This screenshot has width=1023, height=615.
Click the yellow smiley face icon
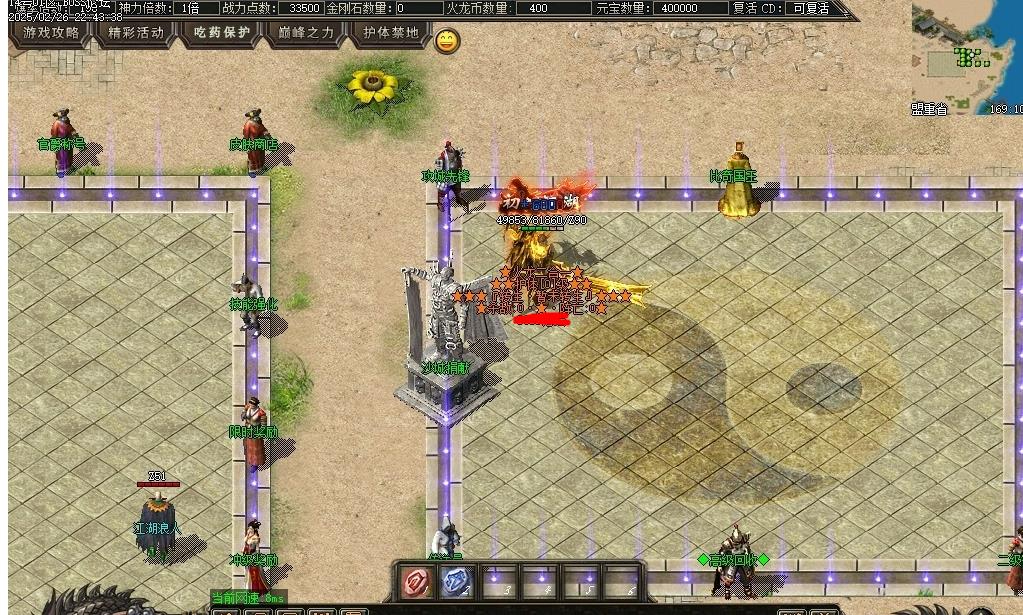tap(447, 41)
